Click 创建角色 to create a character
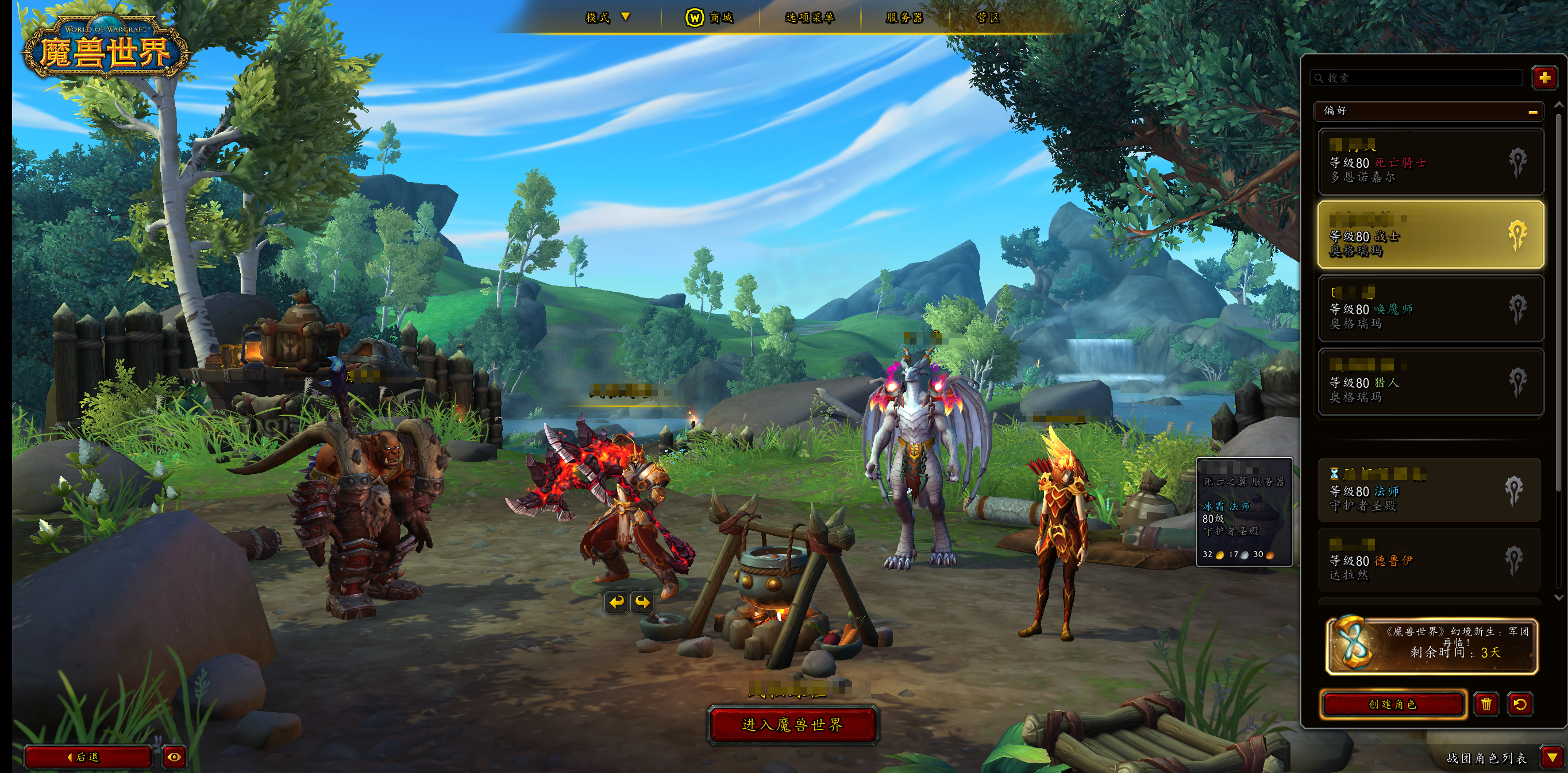Viewport: 1568px width, 773px height. (1393, 704)
